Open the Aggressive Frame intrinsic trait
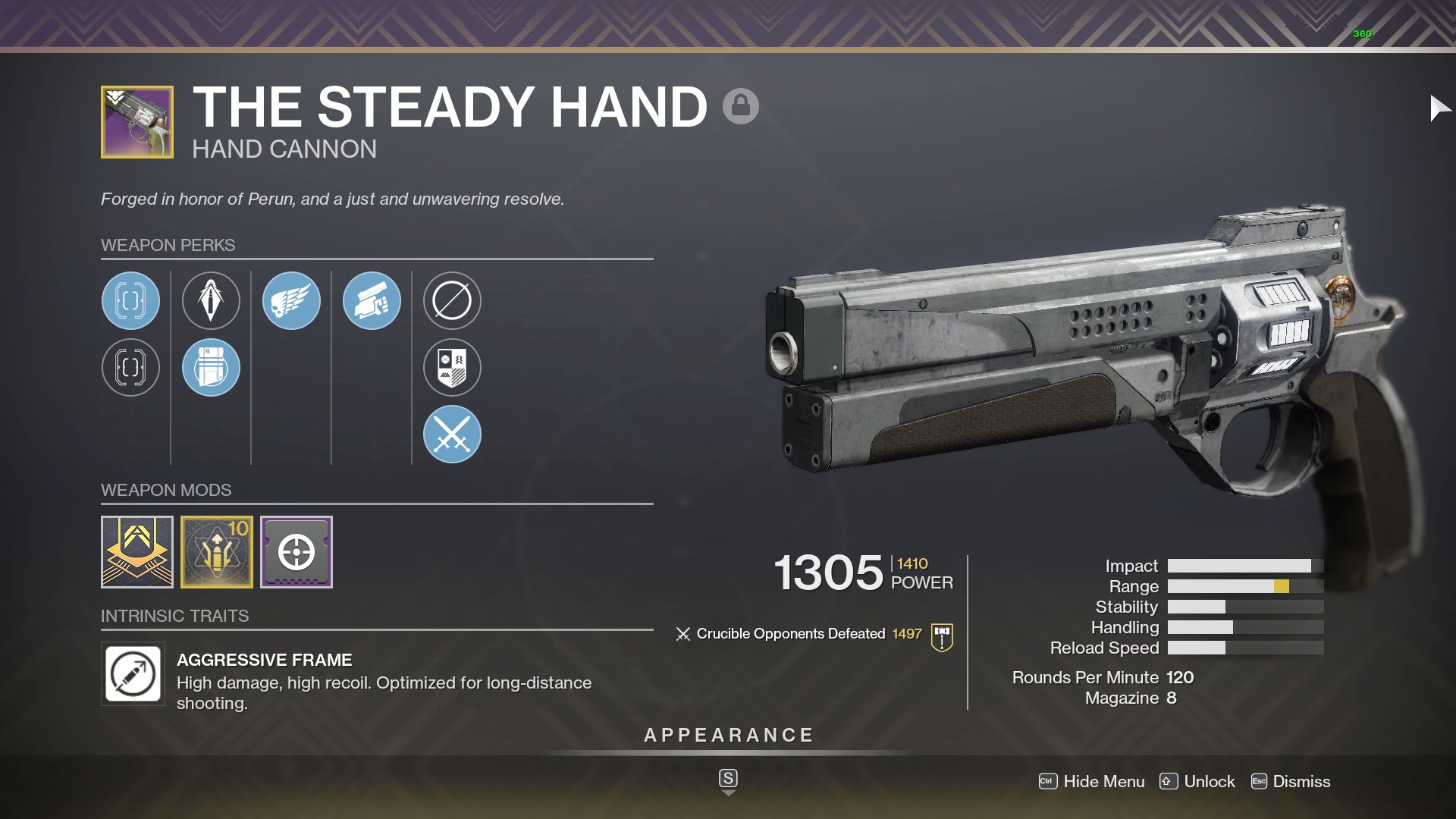 click(133, 674)
